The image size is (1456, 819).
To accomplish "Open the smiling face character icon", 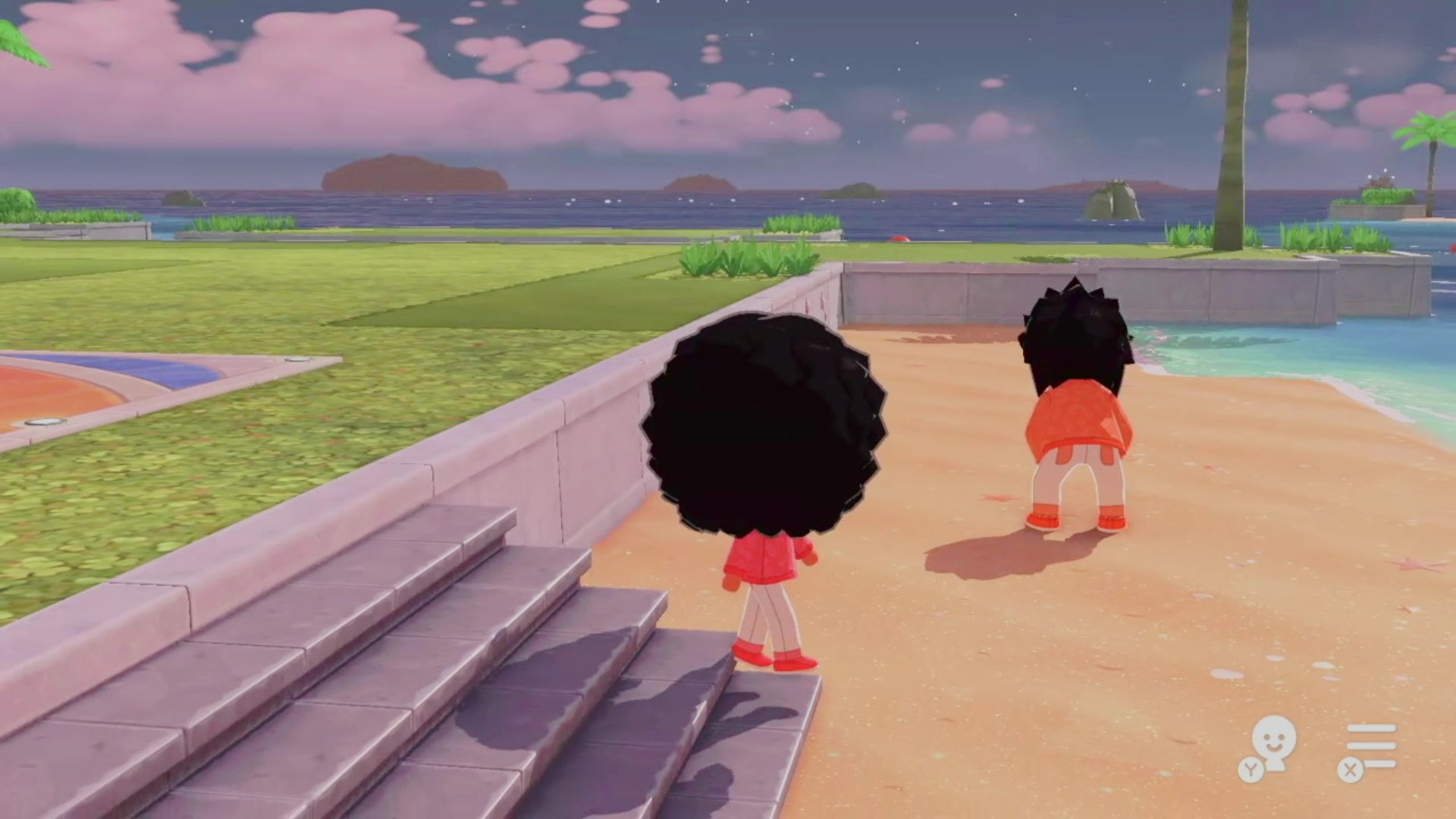I will pyautogui.click(x=1273, y=742).
